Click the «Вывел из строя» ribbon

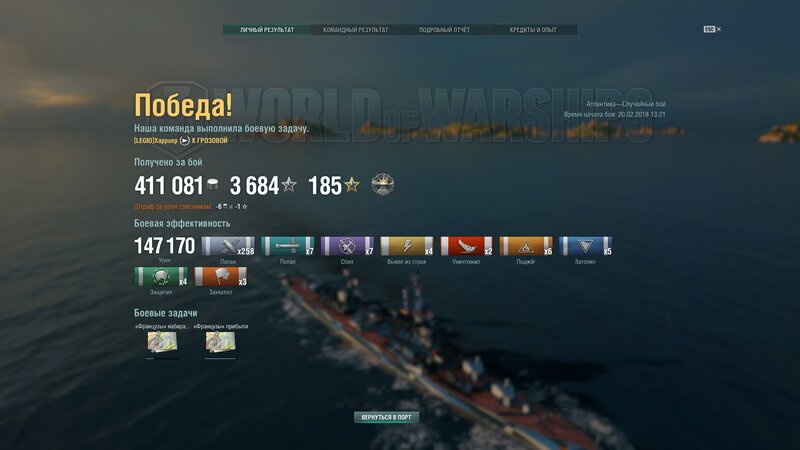pyautogui.click(x=407, y=247)
